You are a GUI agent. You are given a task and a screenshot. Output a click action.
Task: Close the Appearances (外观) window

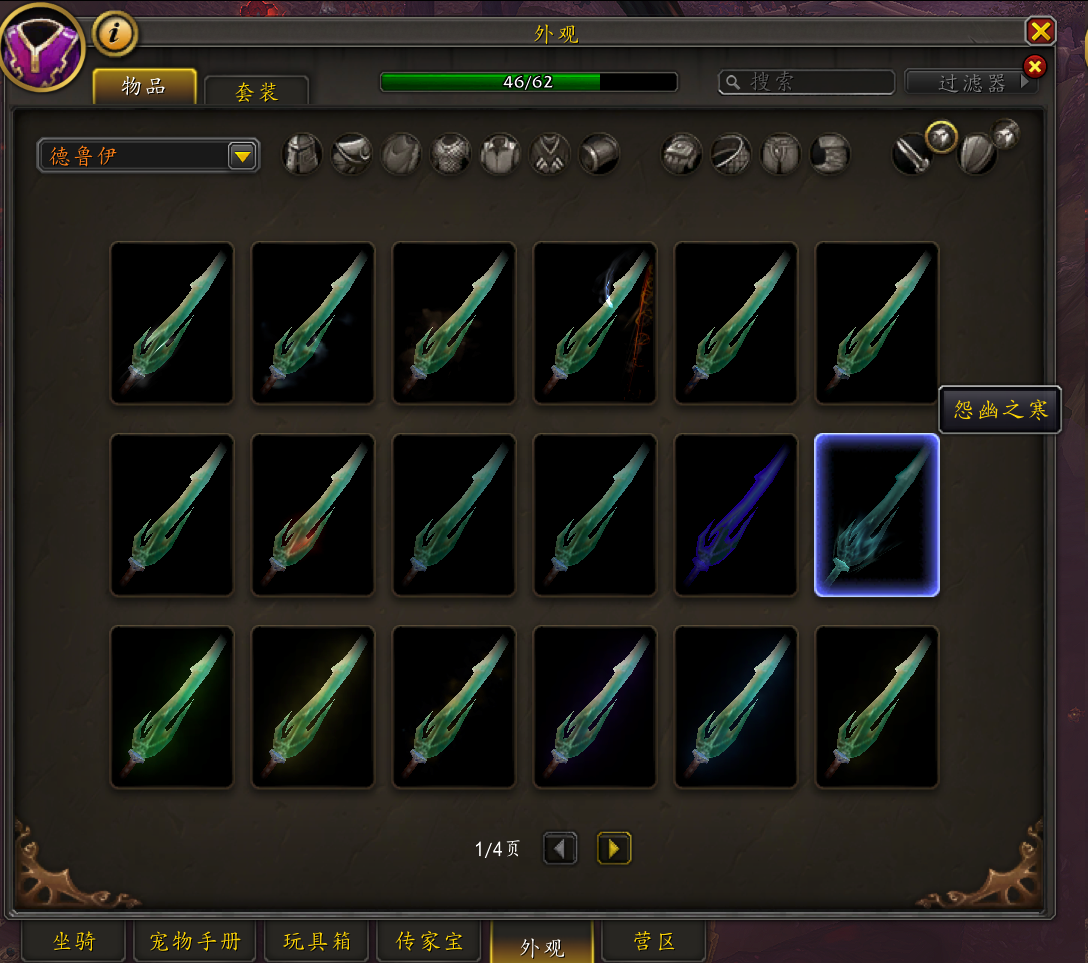tap(1041, 31)
